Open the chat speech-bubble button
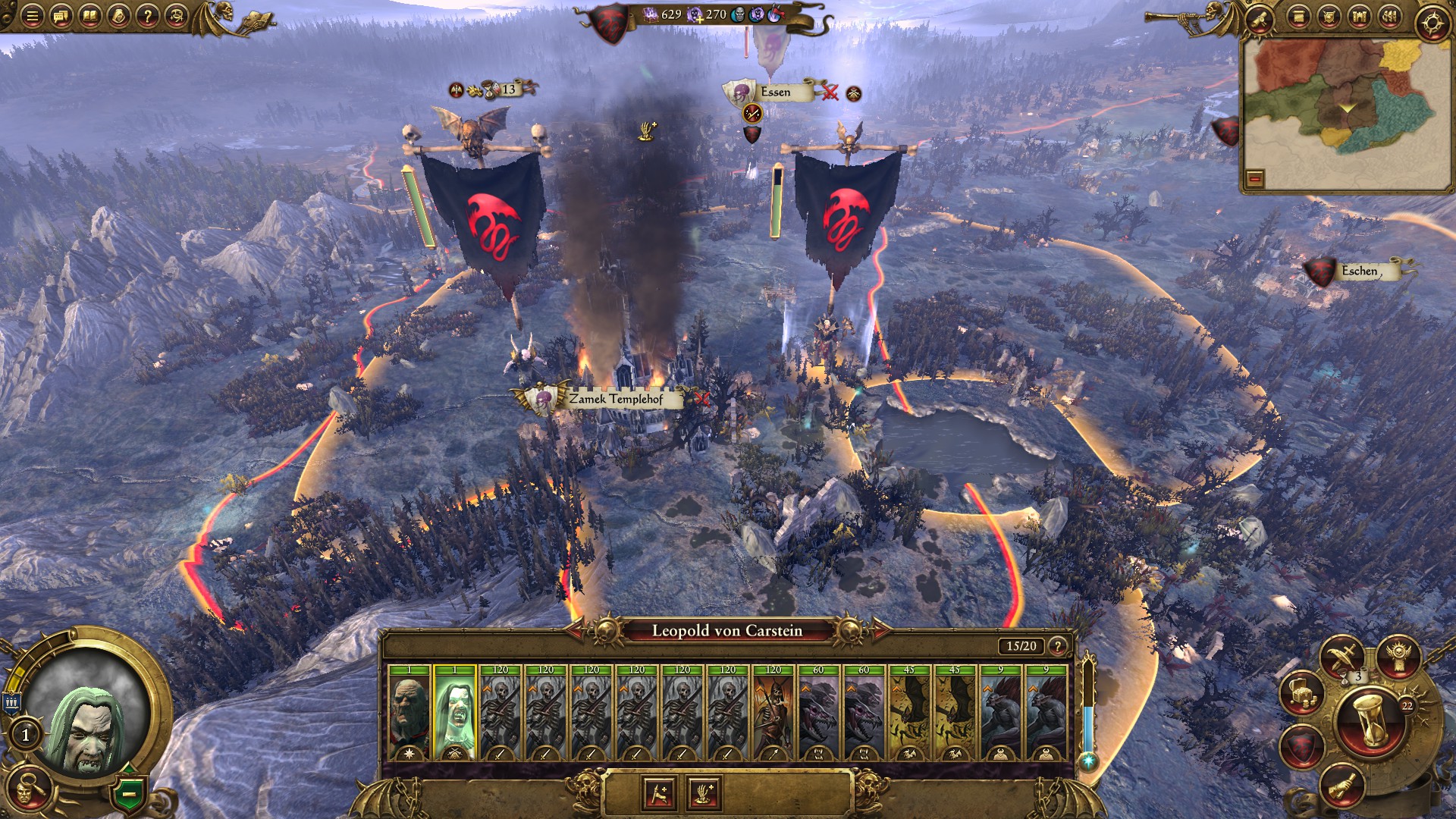 [x=61, y=17]
